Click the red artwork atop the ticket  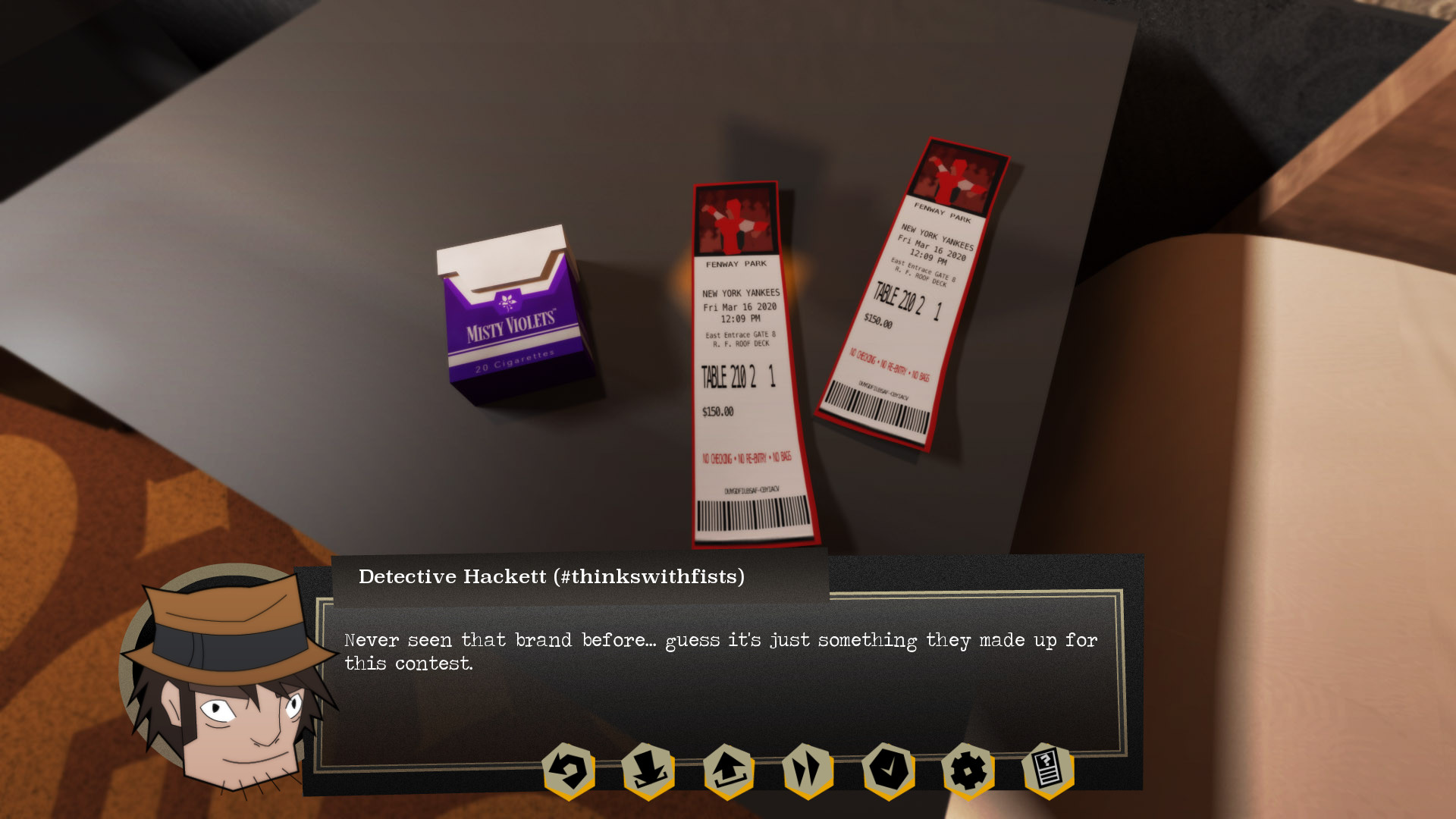tap(734, 220)
